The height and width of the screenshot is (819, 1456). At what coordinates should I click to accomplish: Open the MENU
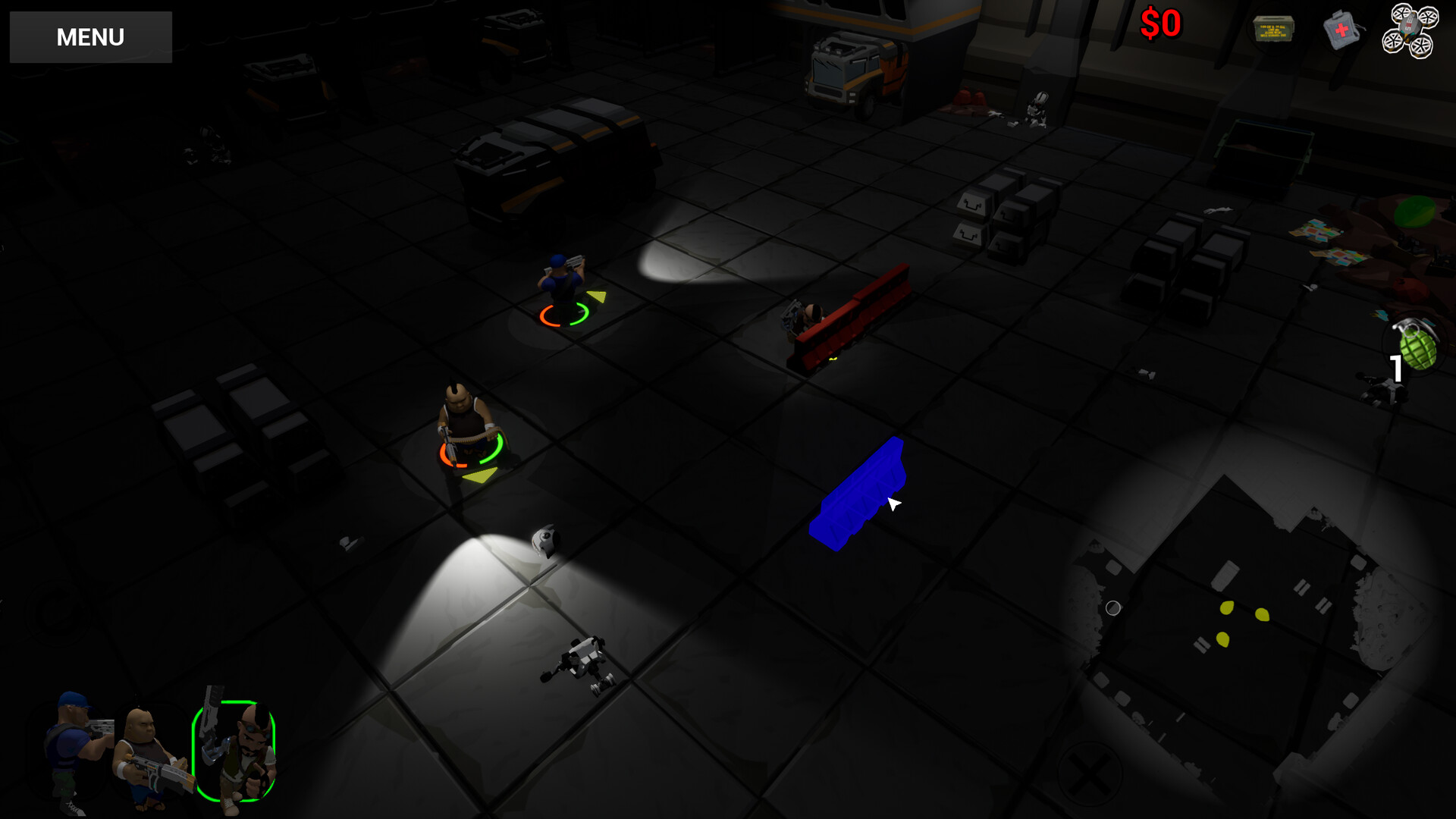pos(89,36)
